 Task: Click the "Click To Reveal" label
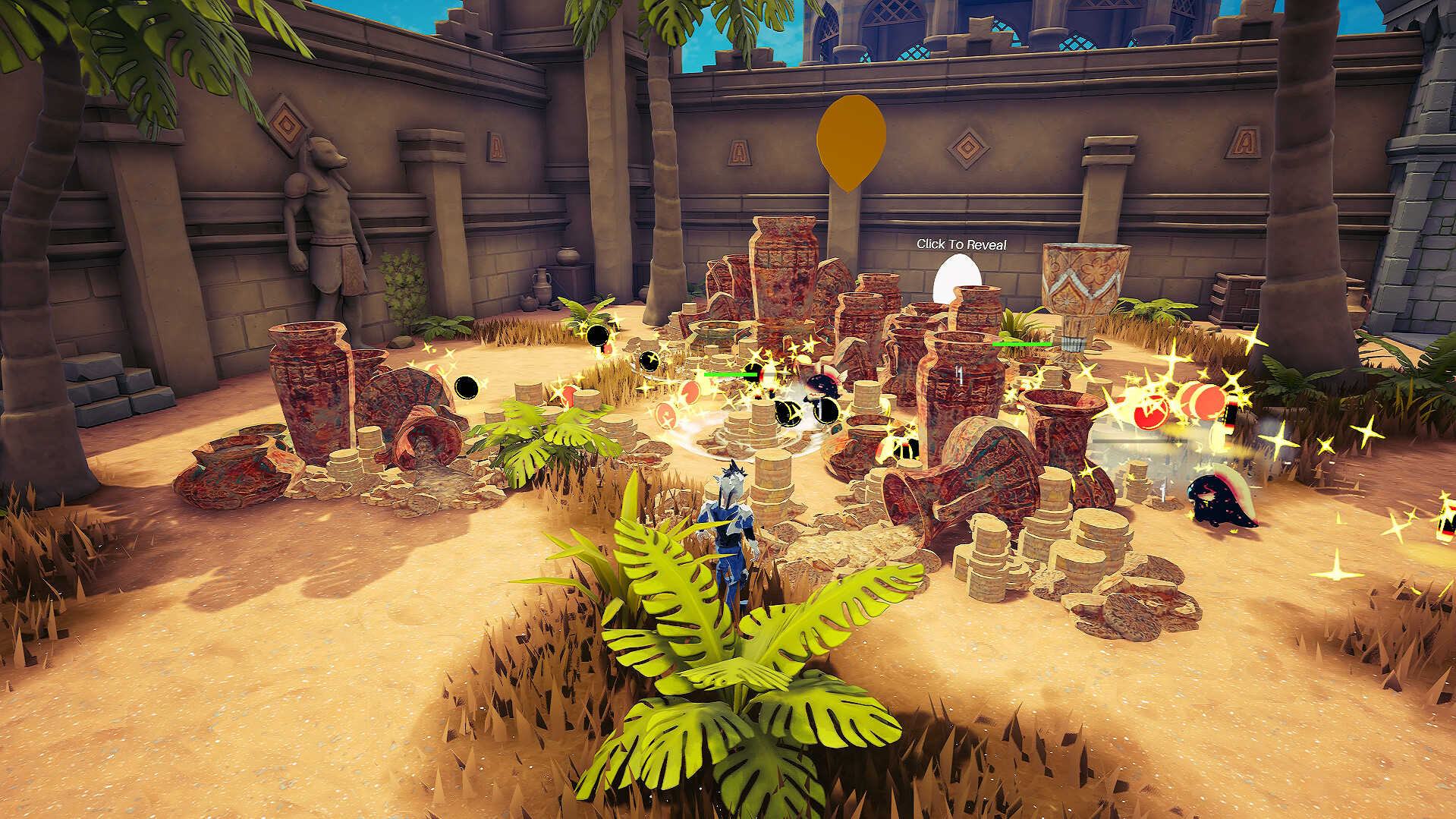(x=963, y=244)
